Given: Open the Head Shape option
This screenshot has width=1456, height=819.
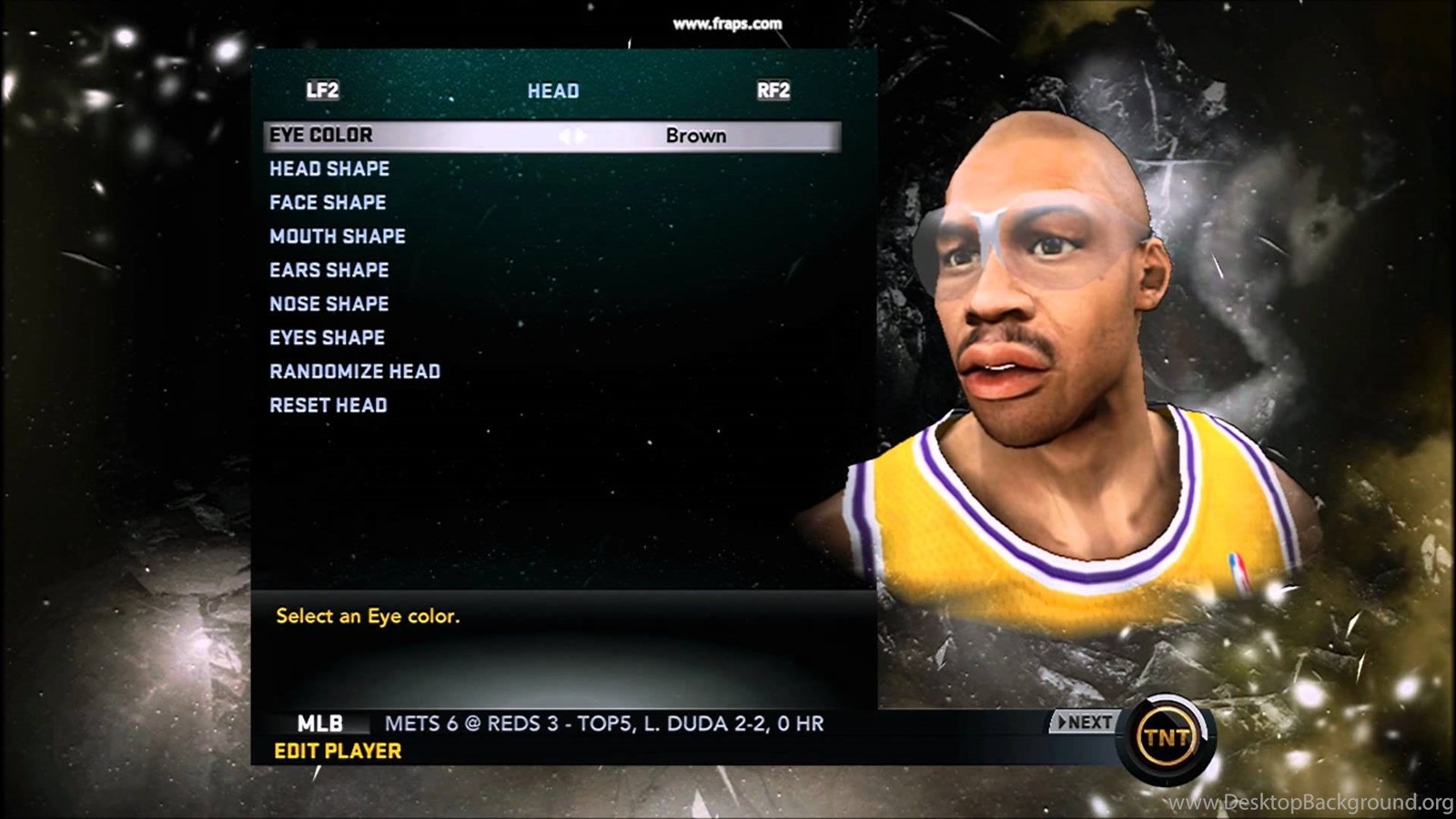Looking at the screenshot, I should point(329,169).
